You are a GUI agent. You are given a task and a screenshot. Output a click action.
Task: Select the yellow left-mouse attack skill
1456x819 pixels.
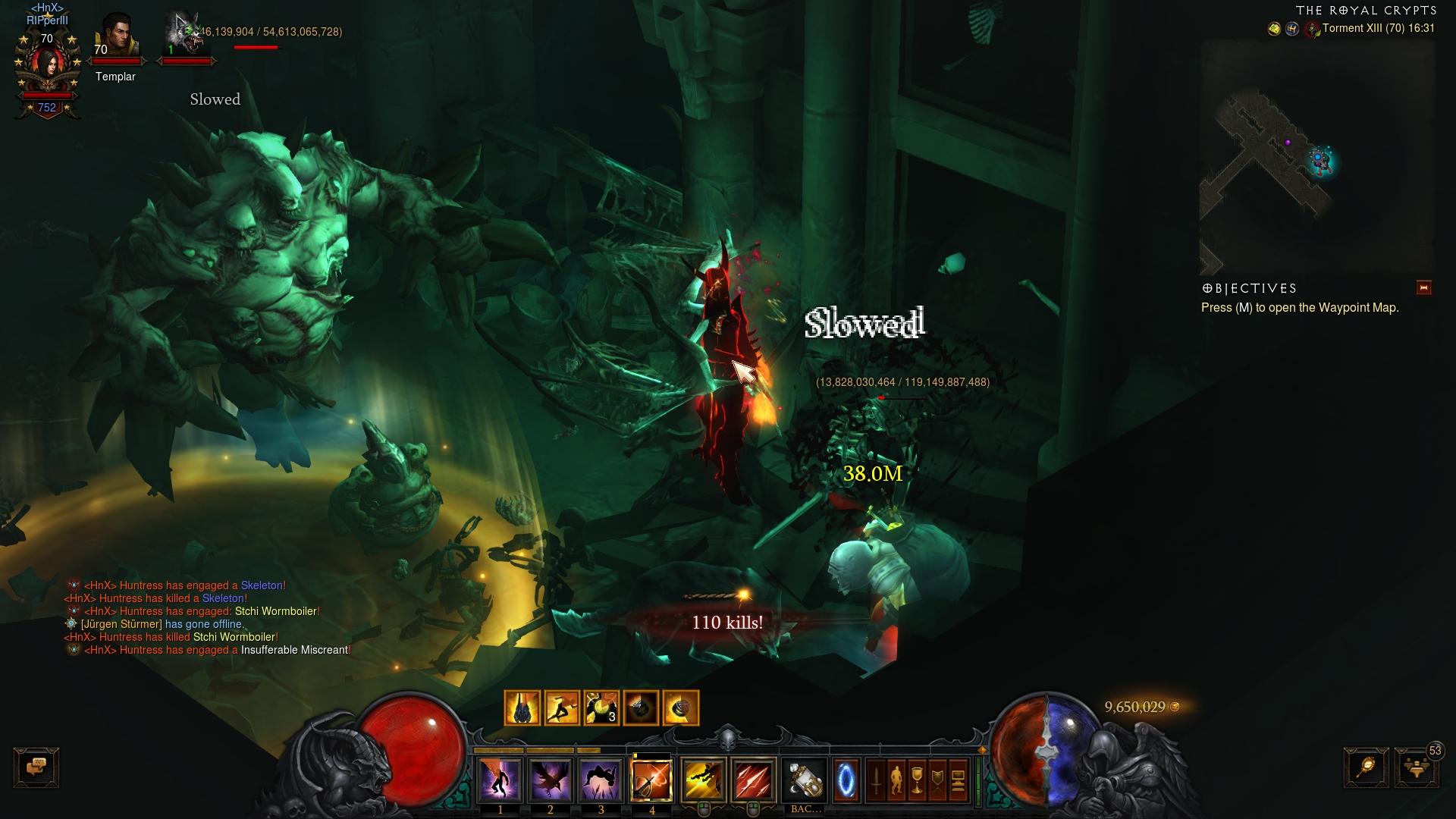tap(703, 779)
